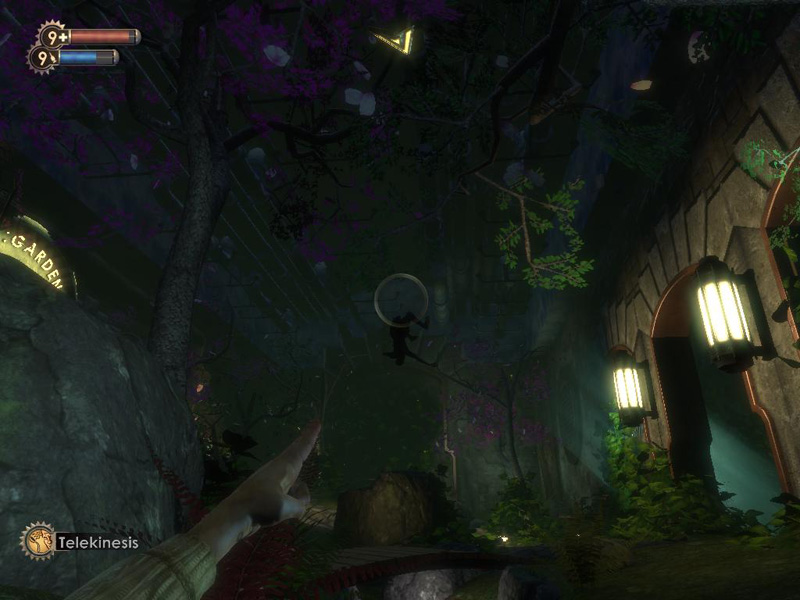Click the yellow objective direction arrow

(x=397, y=40)
